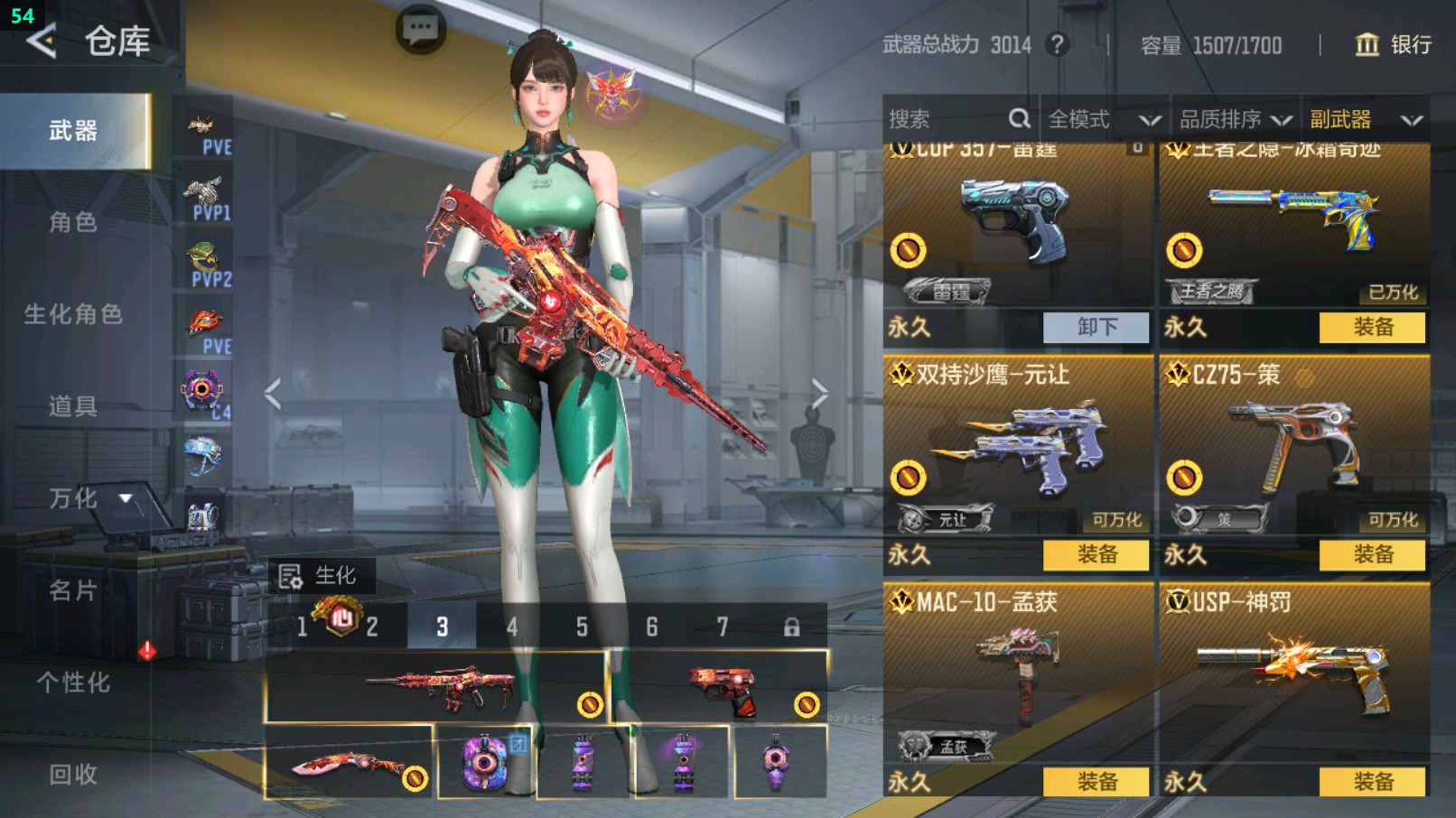Go to the 个性化 section
1456x818 pixels.
click(x=73, y=683)
